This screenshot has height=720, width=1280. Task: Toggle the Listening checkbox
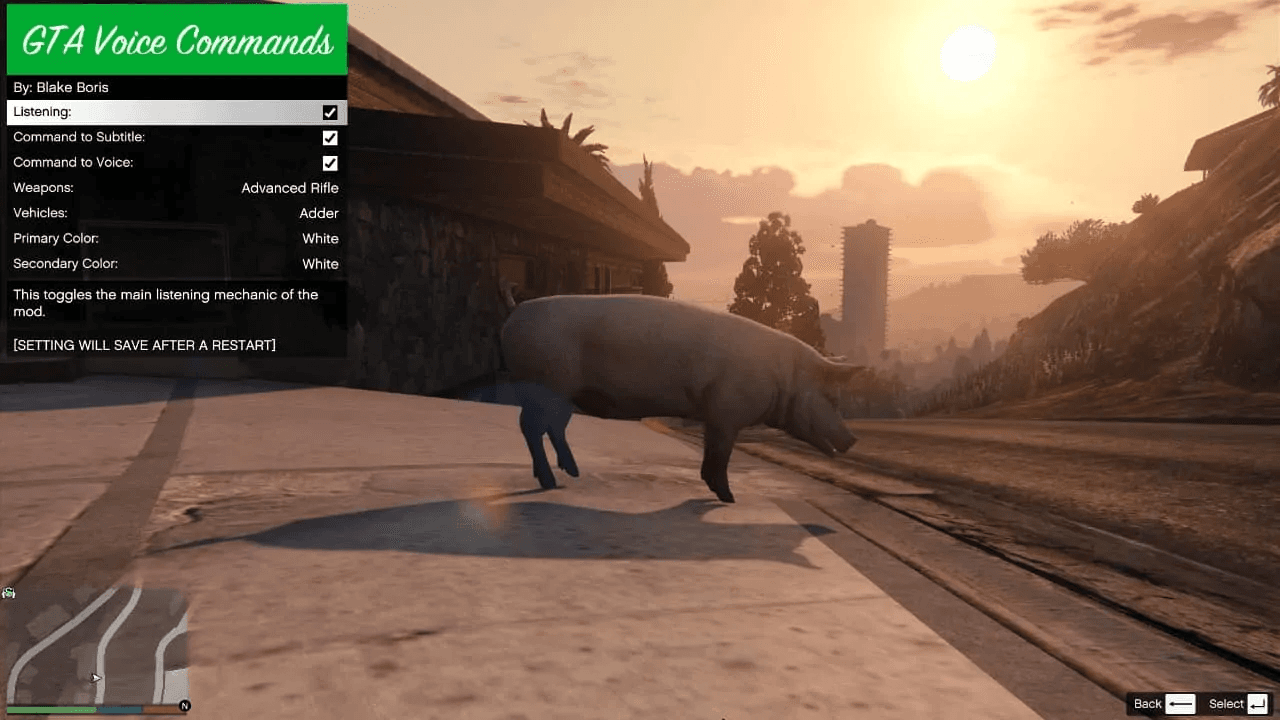pyautogui.click(x=330, y=113)
